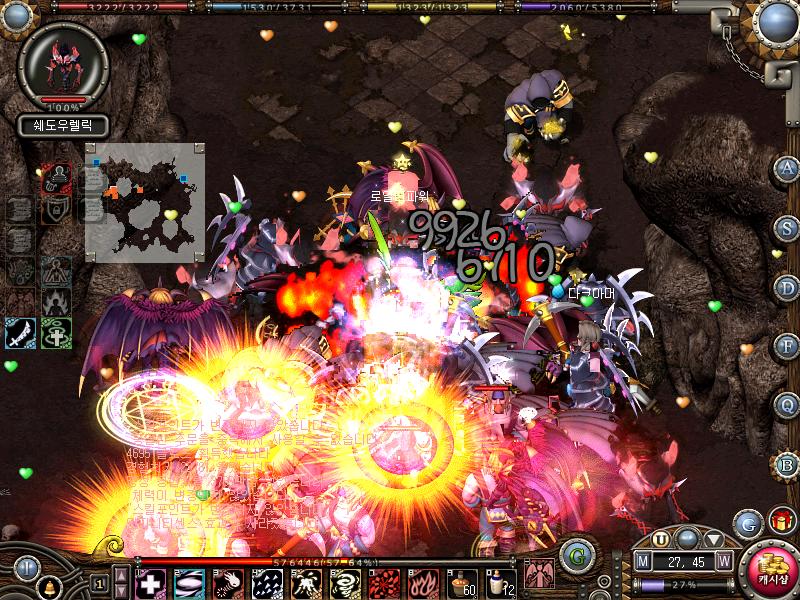Select the round S side button
This screenshot has width=800, height=600.
coord(787,227)
